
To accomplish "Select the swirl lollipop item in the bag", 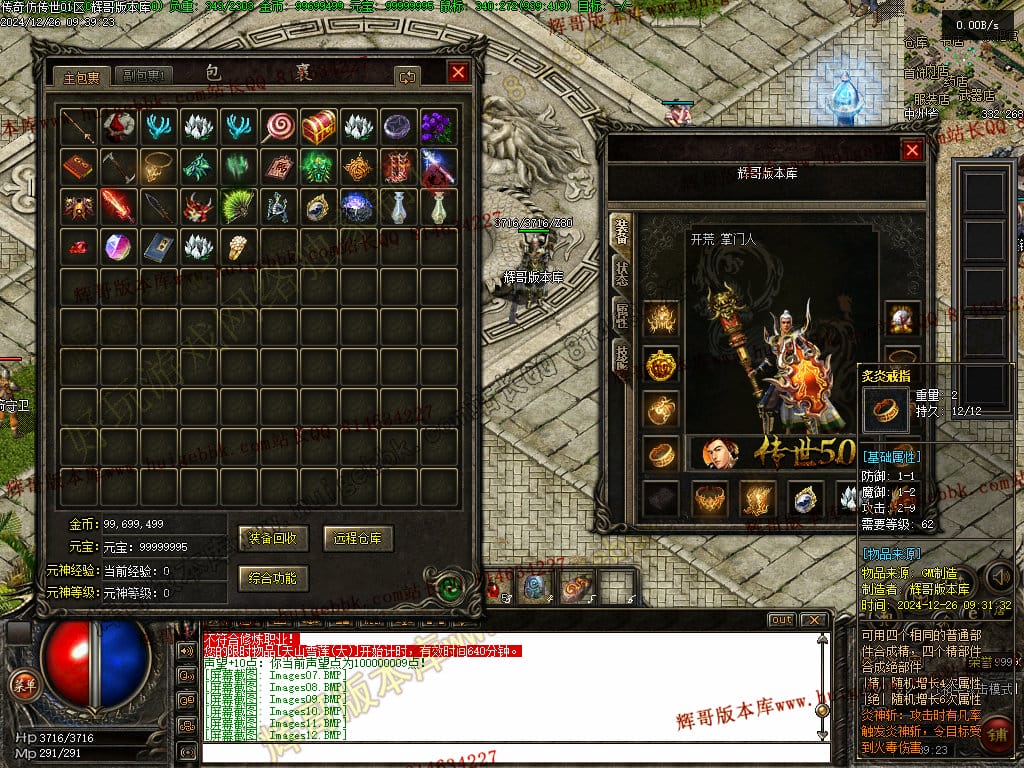I will point(279,127).
